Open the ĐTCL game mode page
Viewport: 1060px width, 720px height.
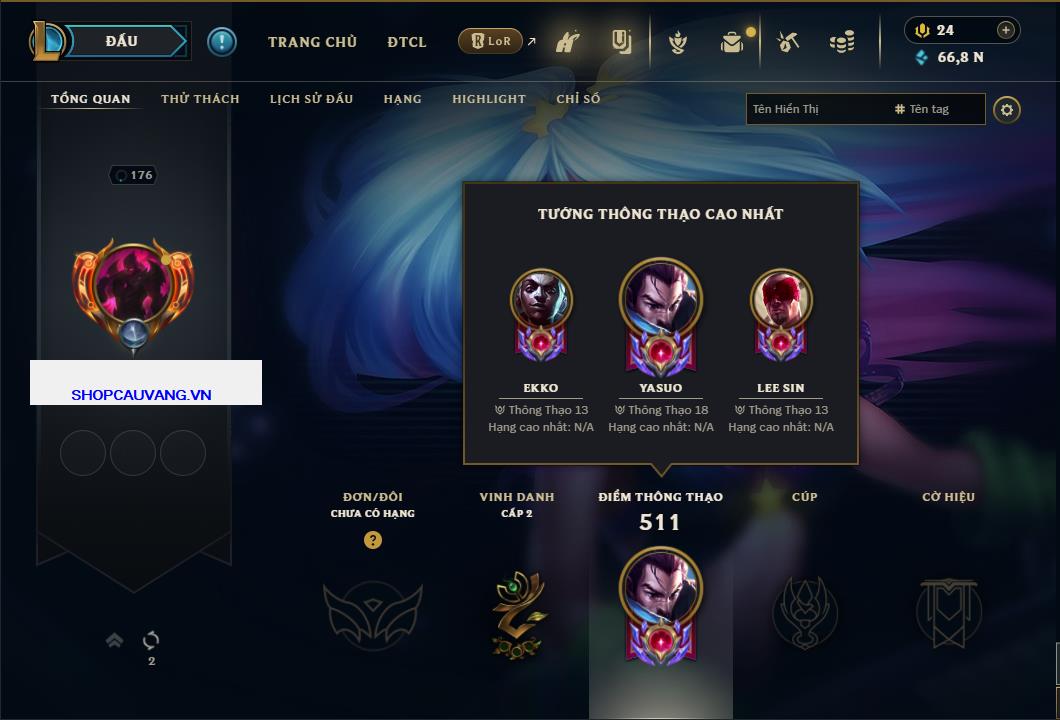click(x=407, y=42)
